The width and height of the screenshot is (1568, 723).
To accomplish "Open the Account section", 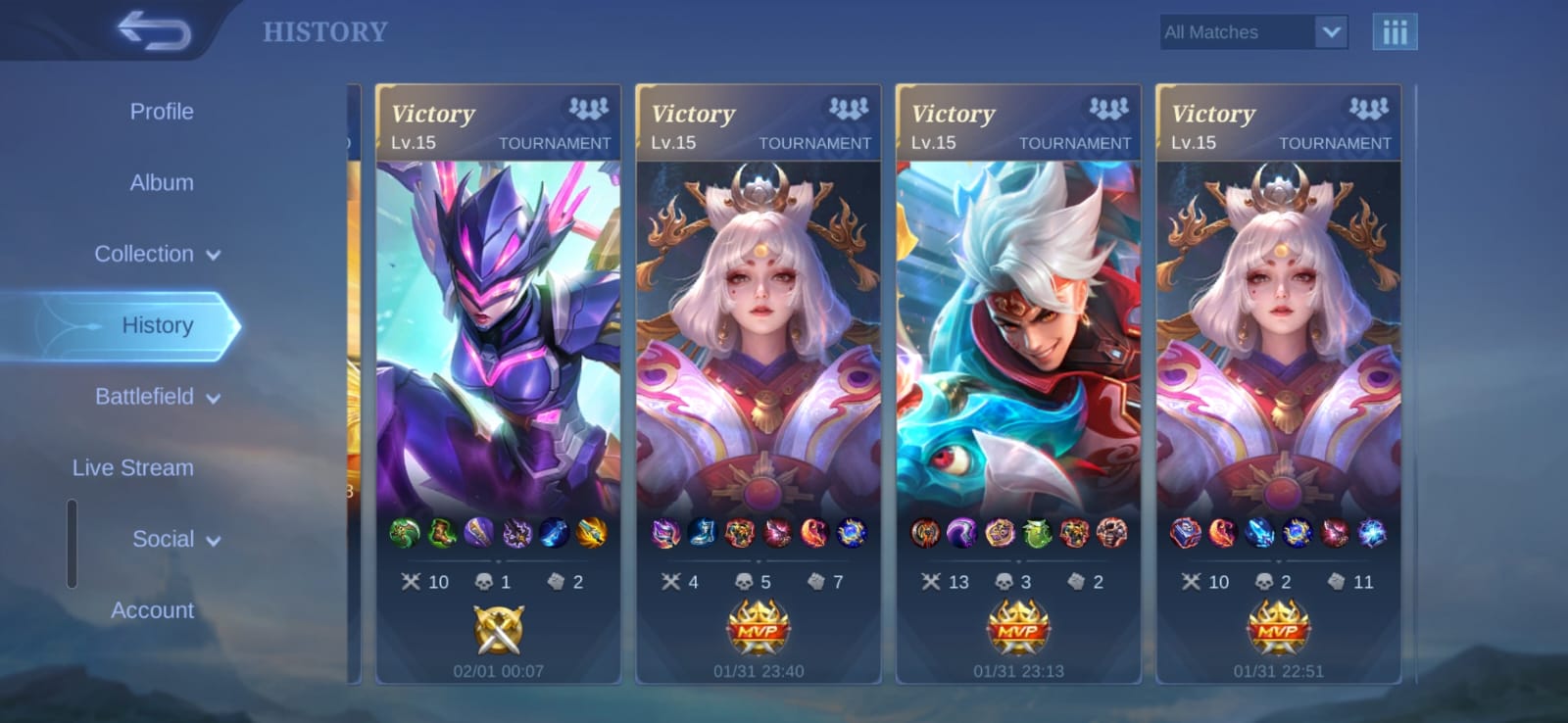I will pos(153,610).
